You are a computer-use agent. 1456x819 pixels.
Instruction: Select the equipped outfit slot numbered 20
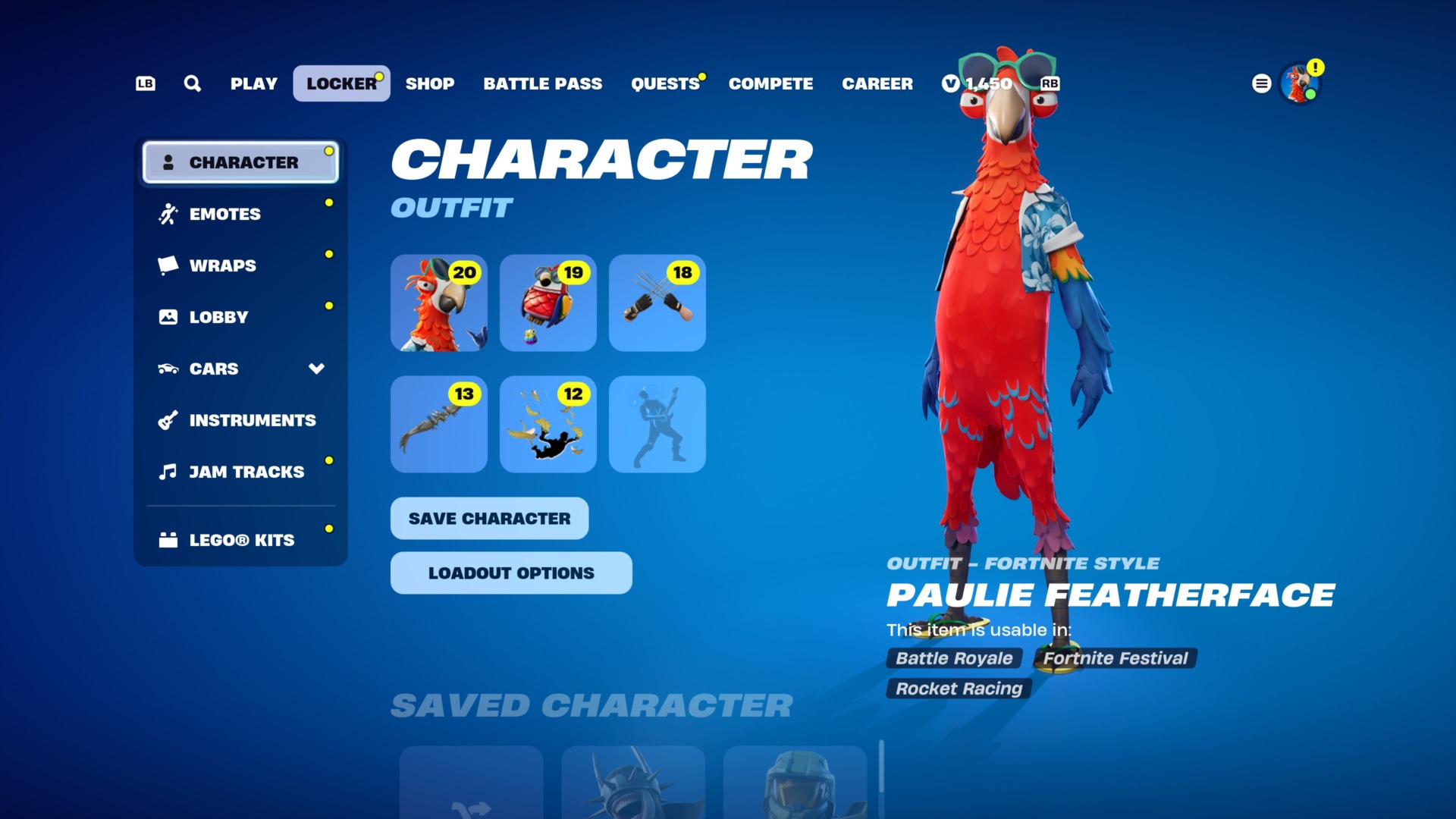tap(438, 303)
